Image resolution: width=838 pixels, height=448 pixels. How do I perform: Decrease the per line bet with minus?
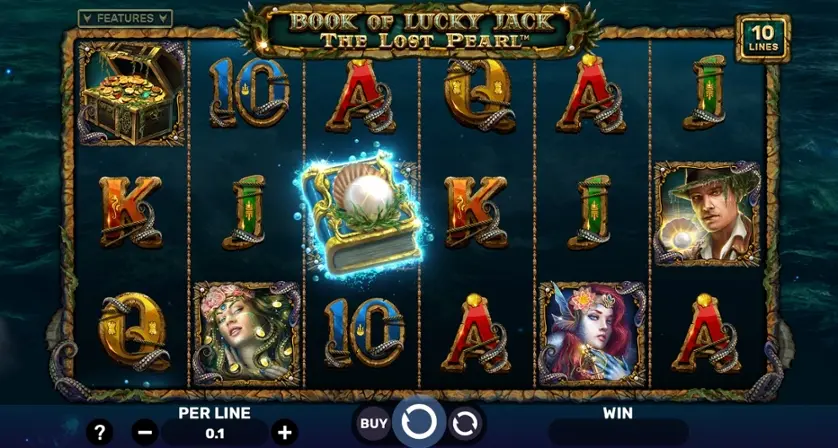(x=145, y=433)
